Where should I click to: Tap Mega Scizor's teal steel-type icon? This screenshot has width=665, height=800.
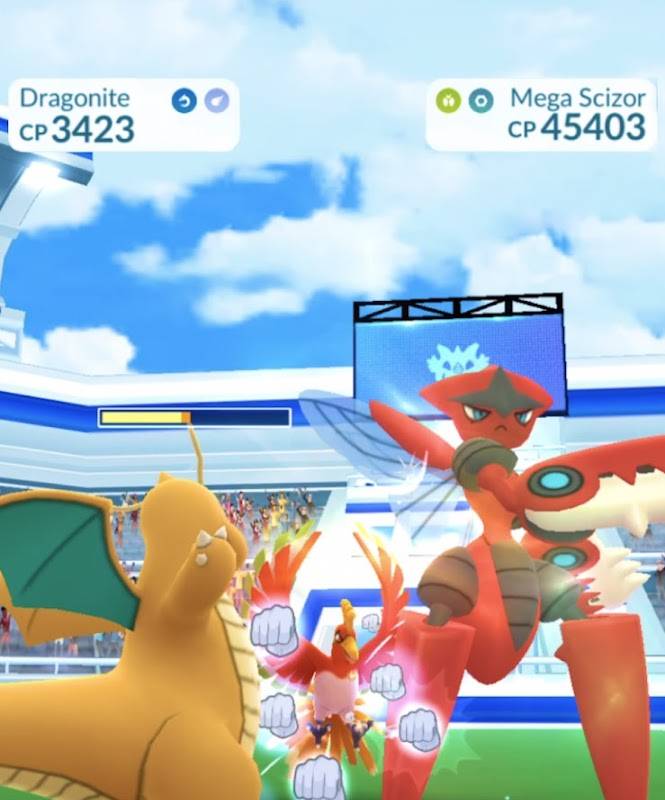[481, 101]
